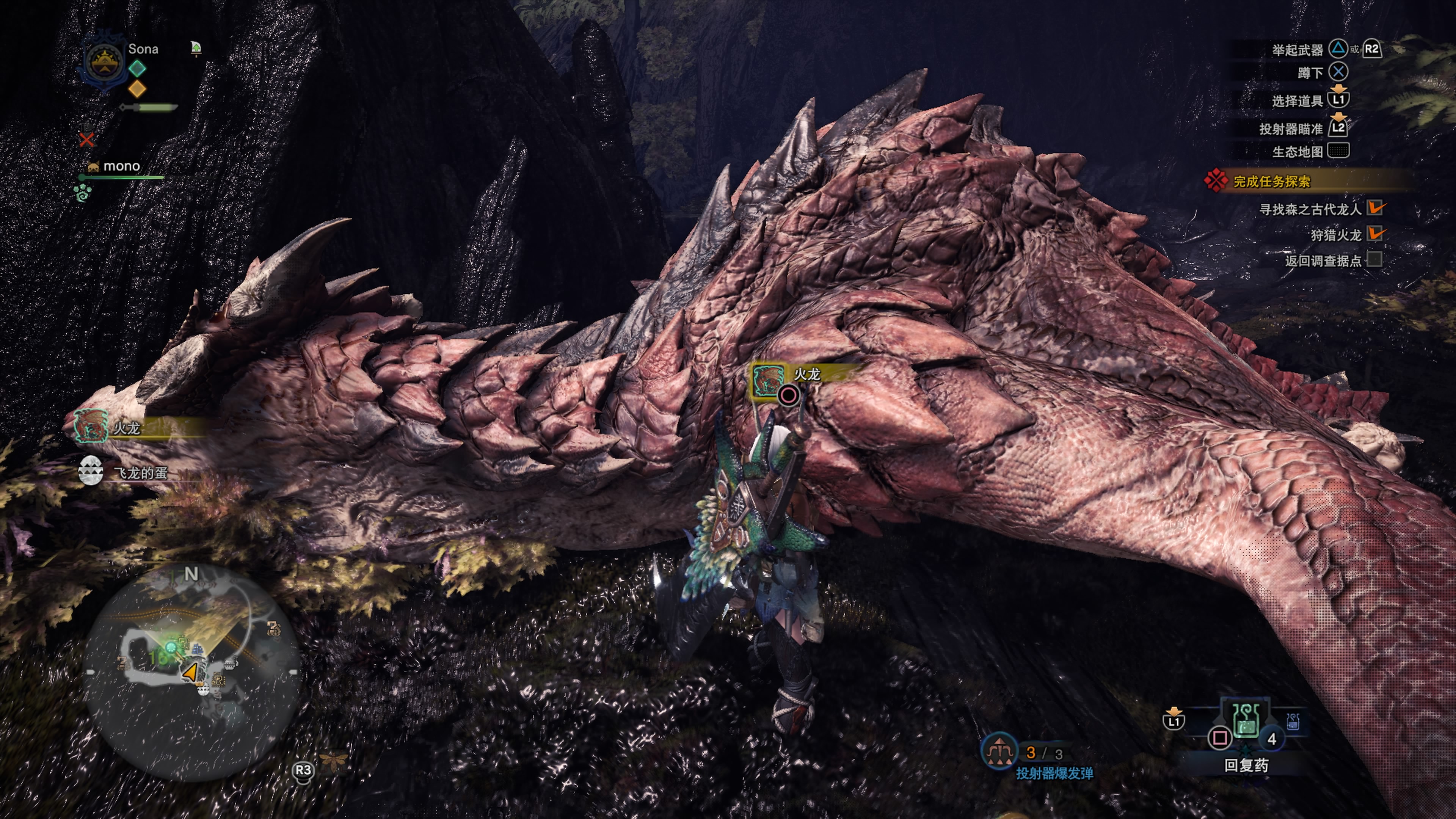Select the 飞龙的蛋 egg notification icon
Screen dimensions: 1456x819
pyautogui.click(x=91, y=471)
